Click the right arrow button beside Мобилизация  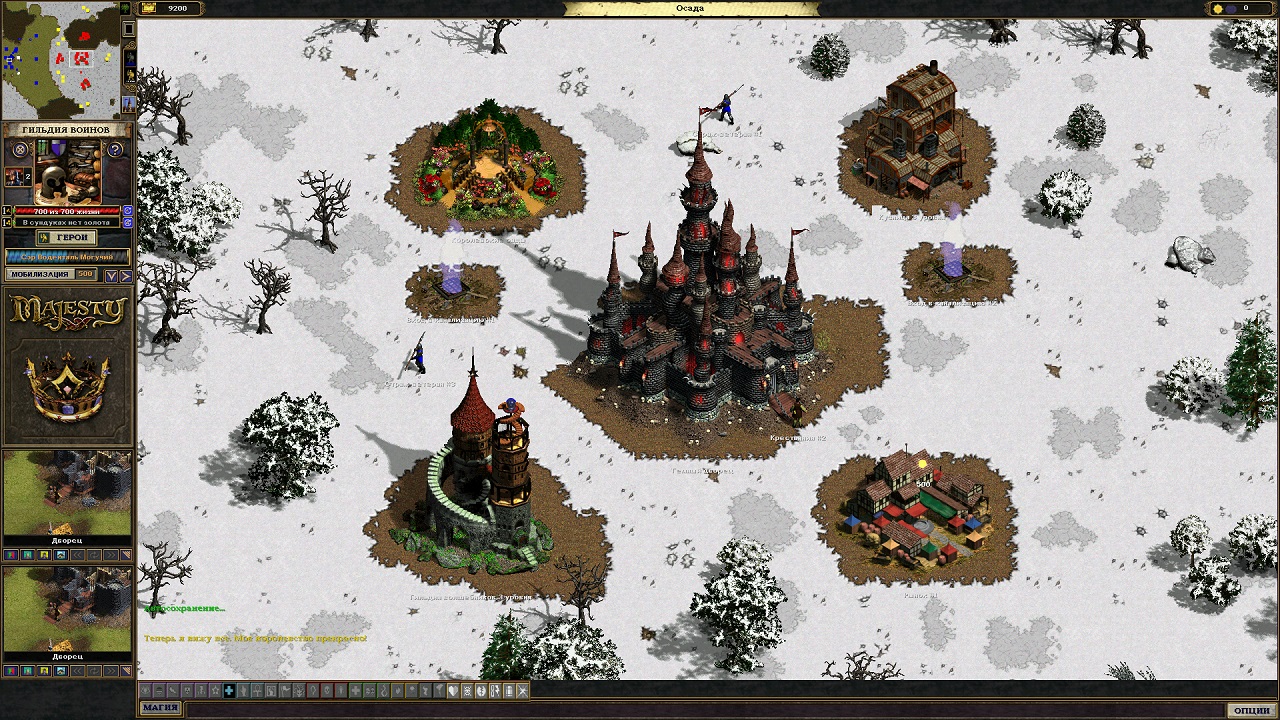coord(126,275)
